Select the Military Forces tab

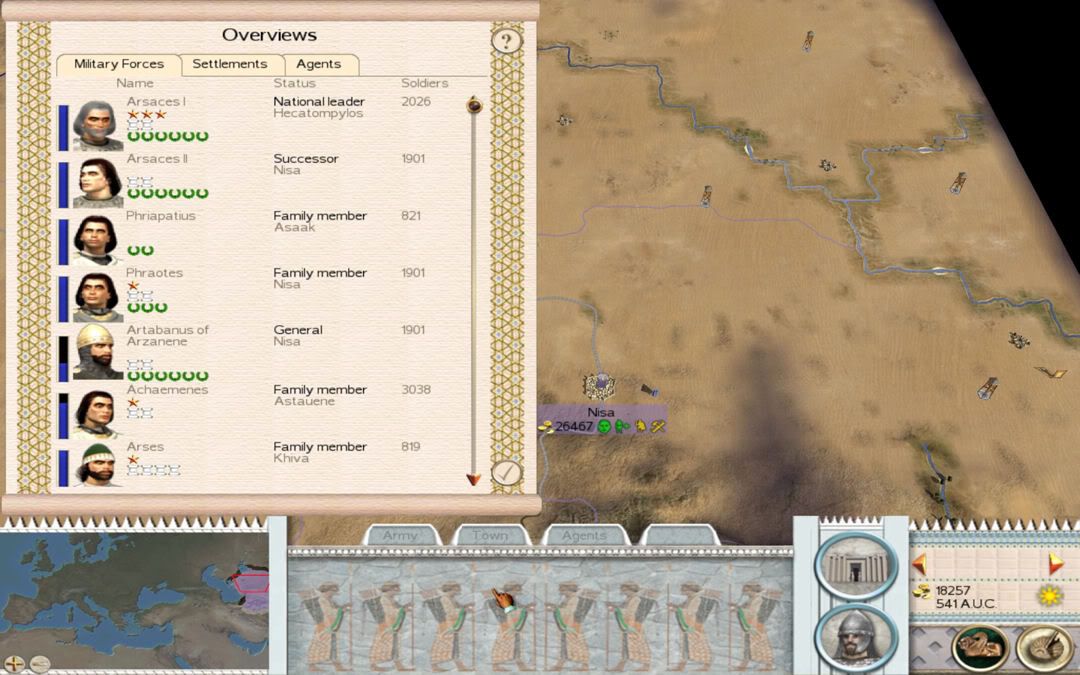pos(118,64)
